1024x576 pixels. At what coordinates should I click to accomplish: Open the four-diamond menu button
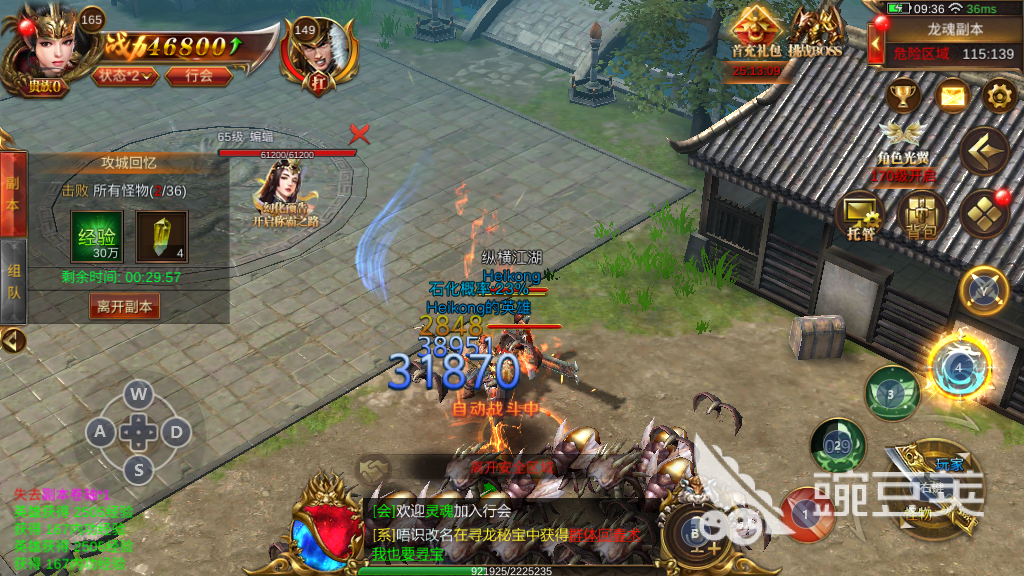coord(984,213)
